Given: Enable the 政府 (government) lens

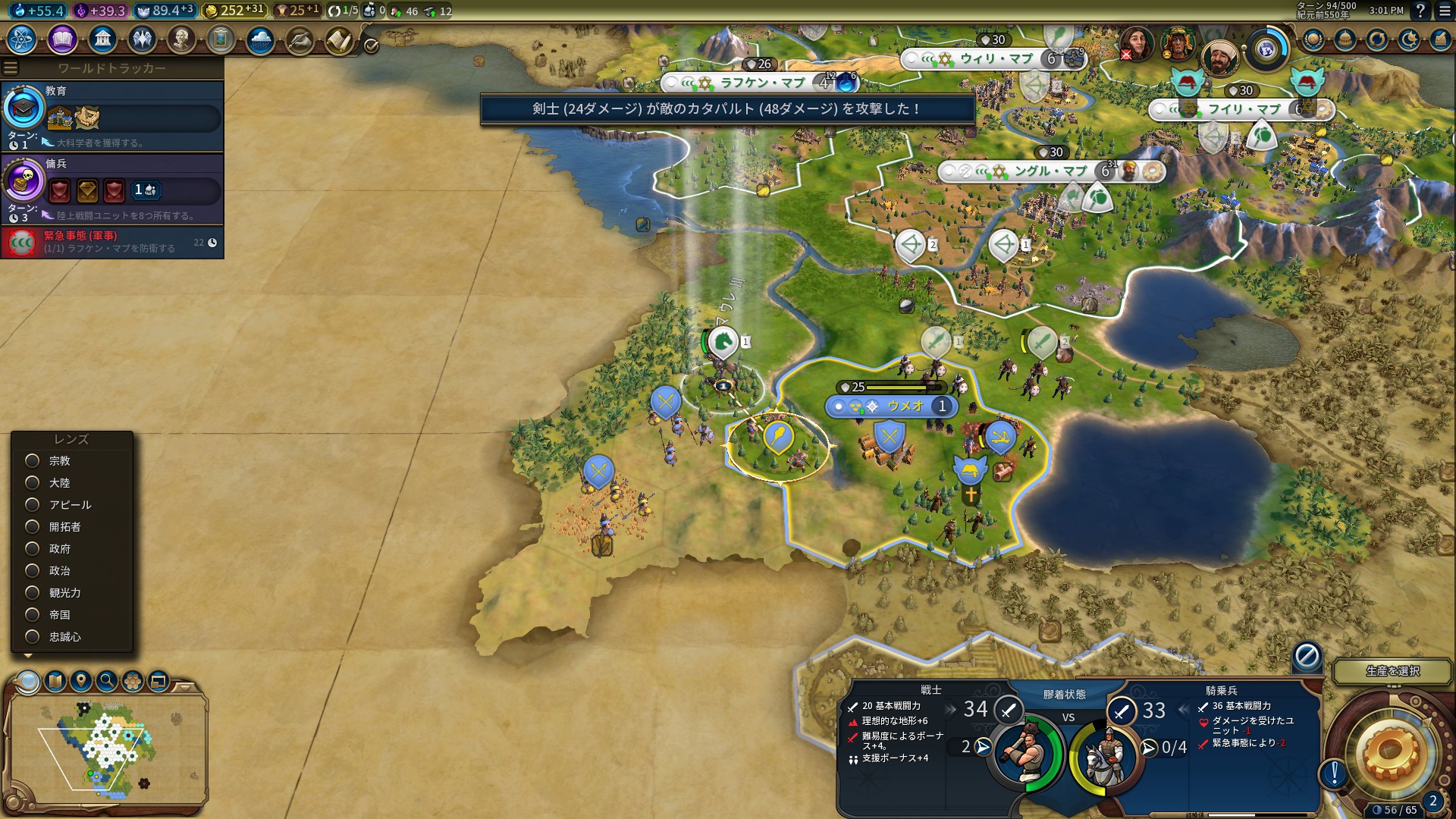Looking at the screenshot, I should click(33, 549).
